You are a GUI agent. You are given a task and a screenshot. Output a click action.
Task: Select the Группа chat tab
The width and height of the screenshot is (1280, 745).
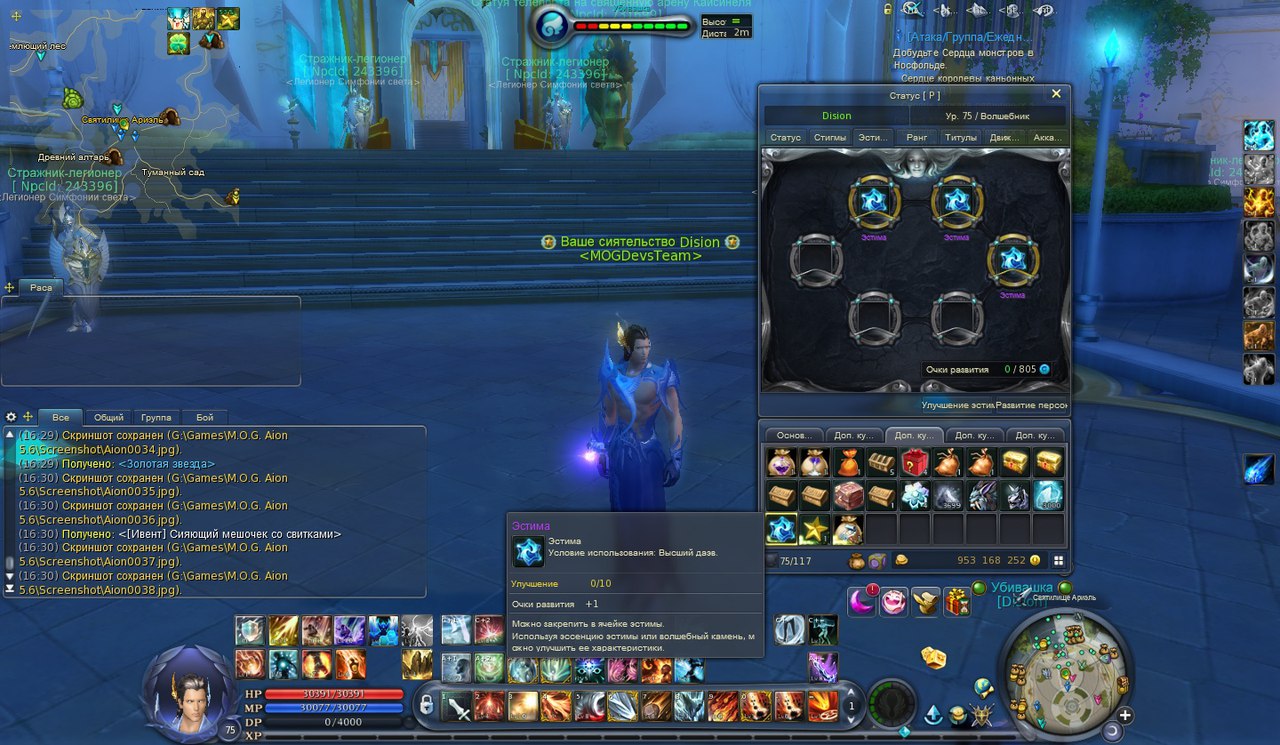(x=156, y=417)
